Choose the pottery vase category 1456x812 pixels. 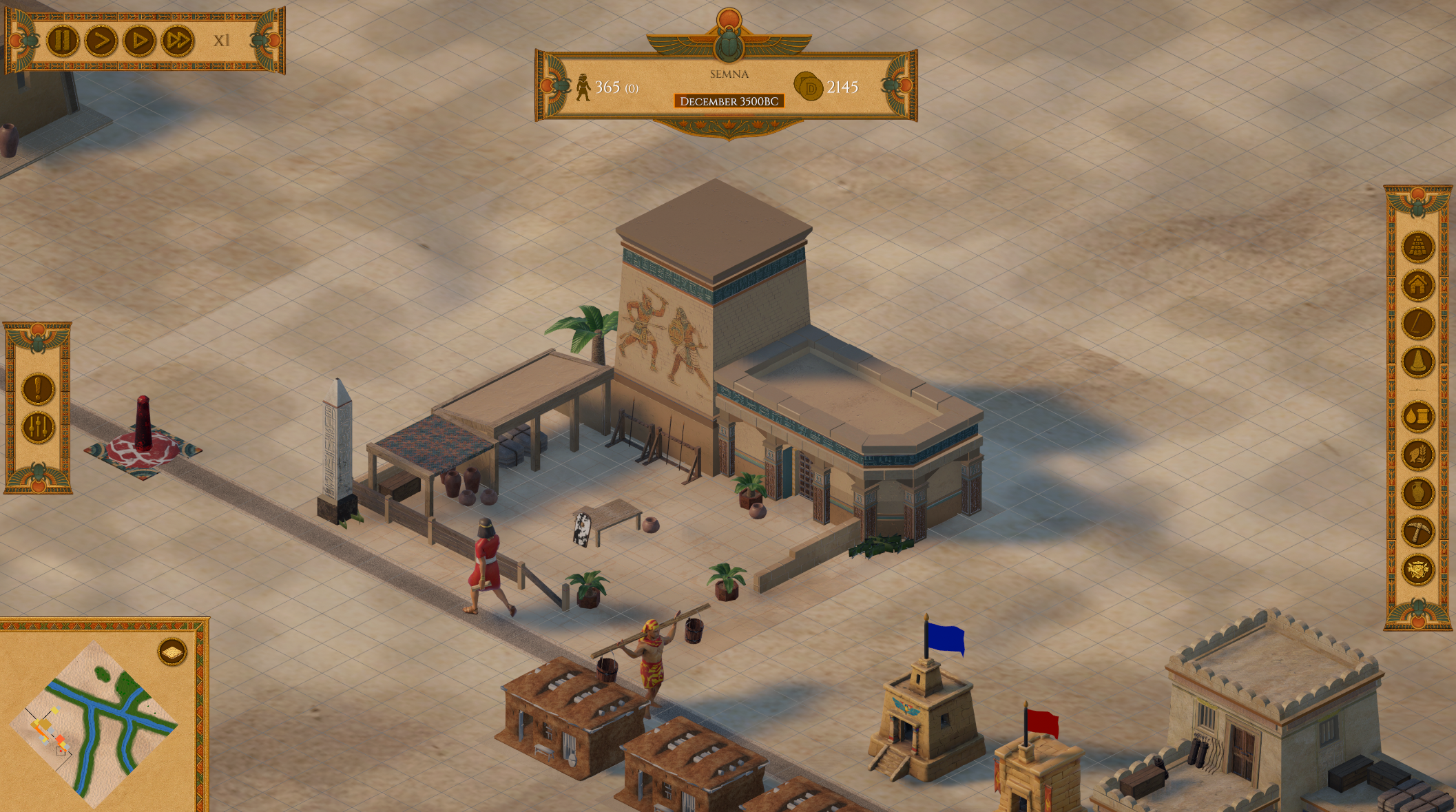point(1417,493)
